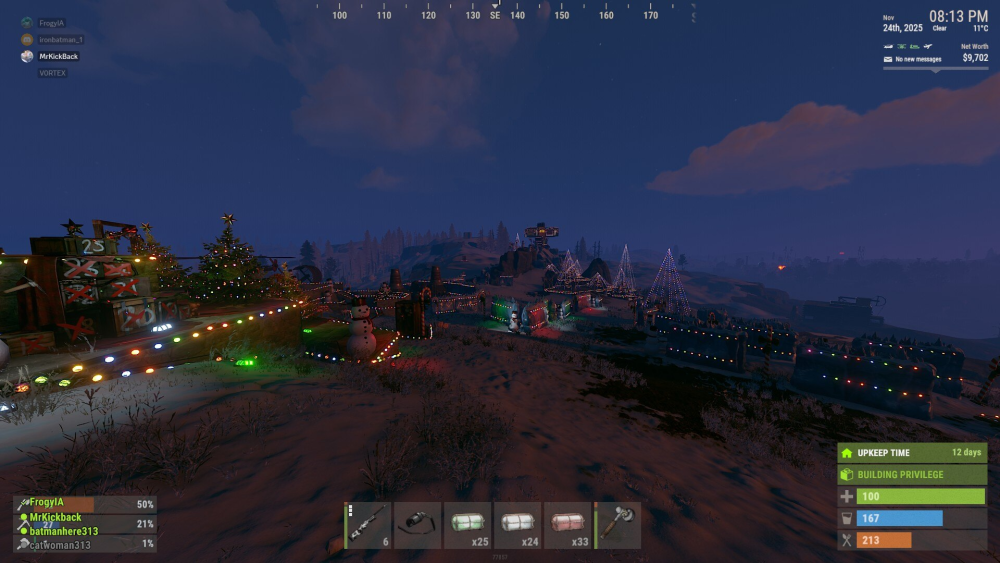Choose the white light stack of 24
The image size is (1000, 563).
[517, 525]
